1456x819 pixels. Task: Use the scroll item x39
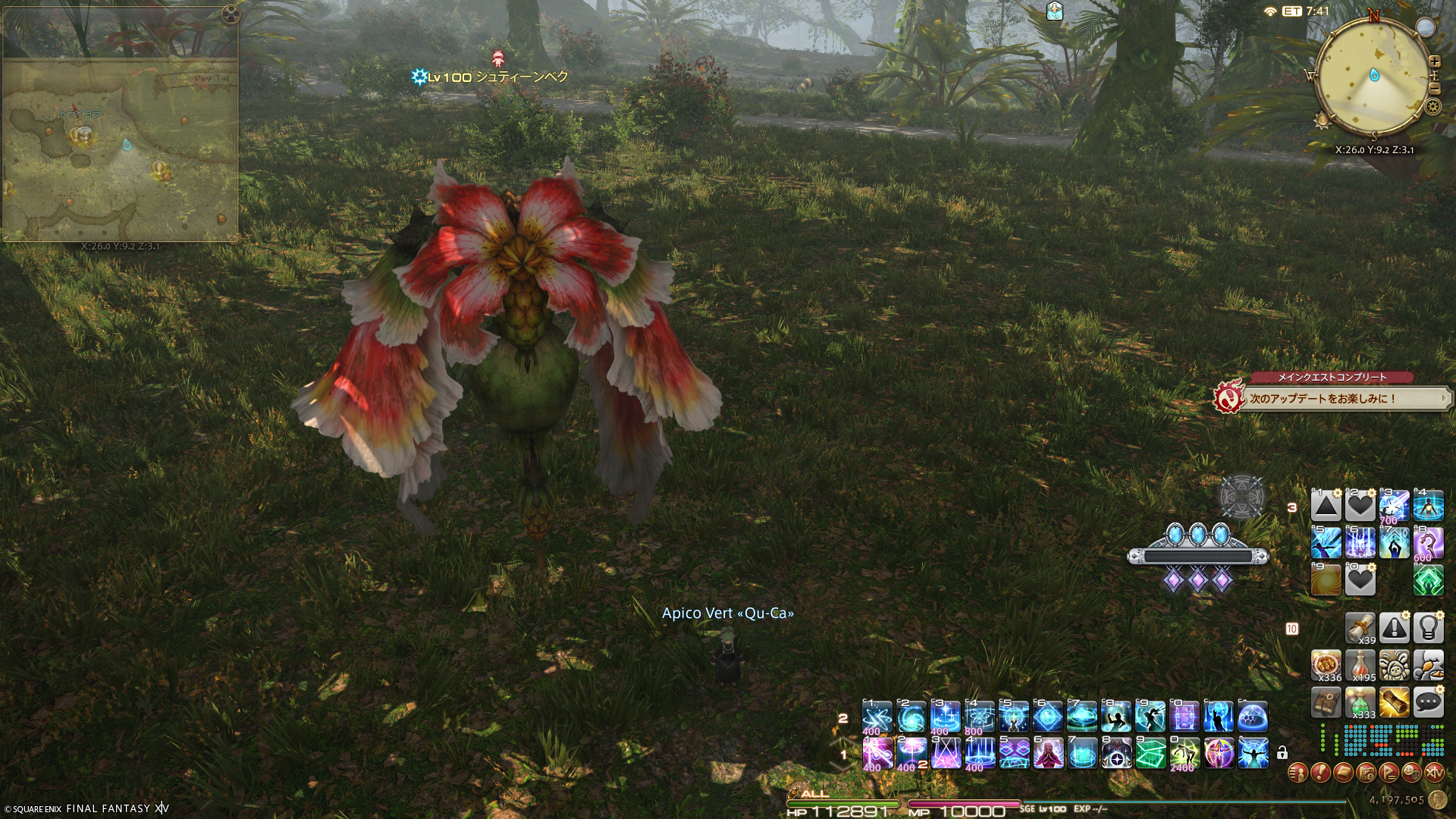[x=1360, y=628]
